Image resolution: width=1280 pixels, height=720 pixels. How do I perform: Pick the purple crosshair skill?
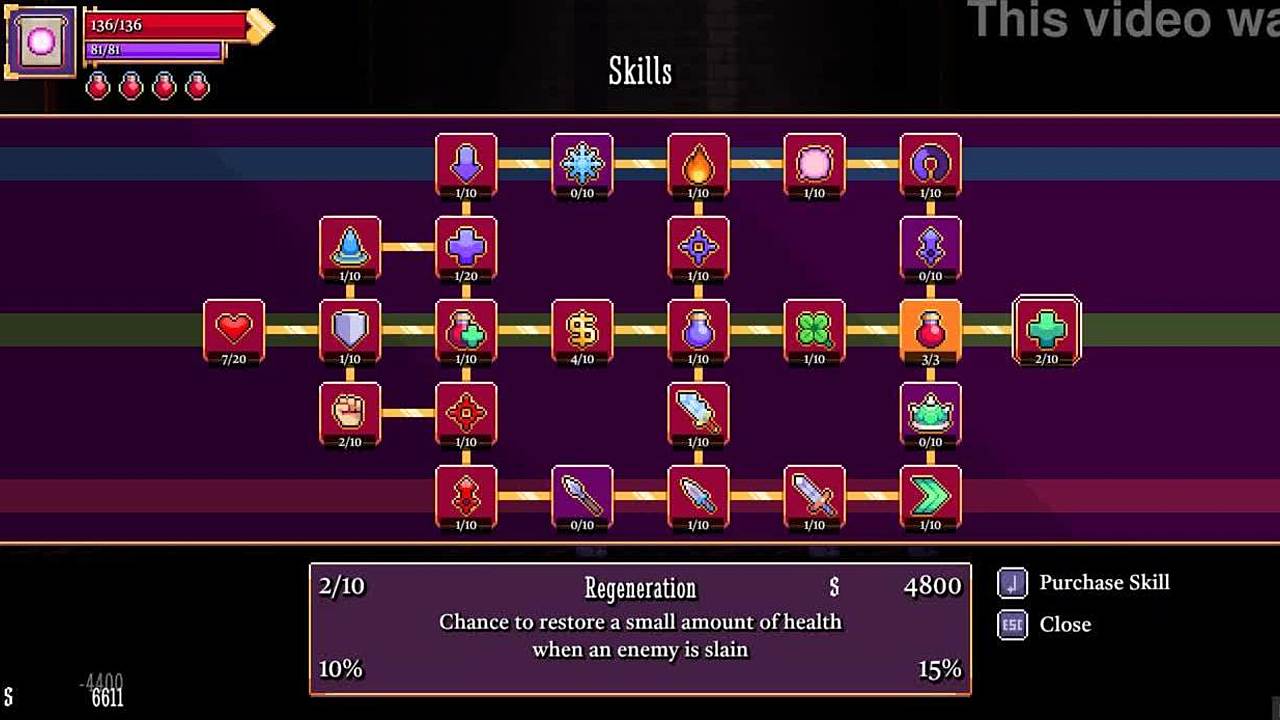click(698, 246)
